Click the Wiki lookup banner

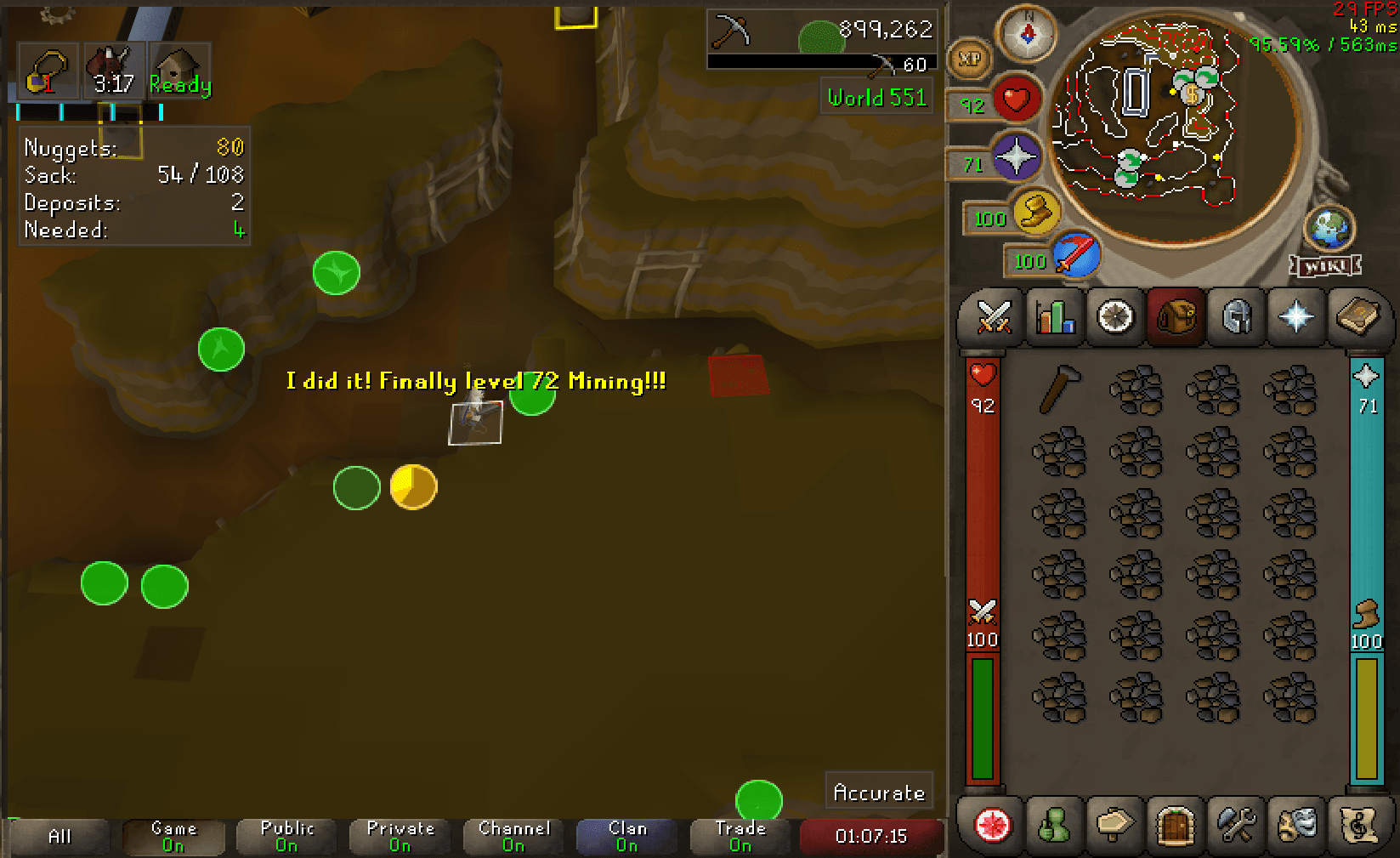pos(1323,266)
